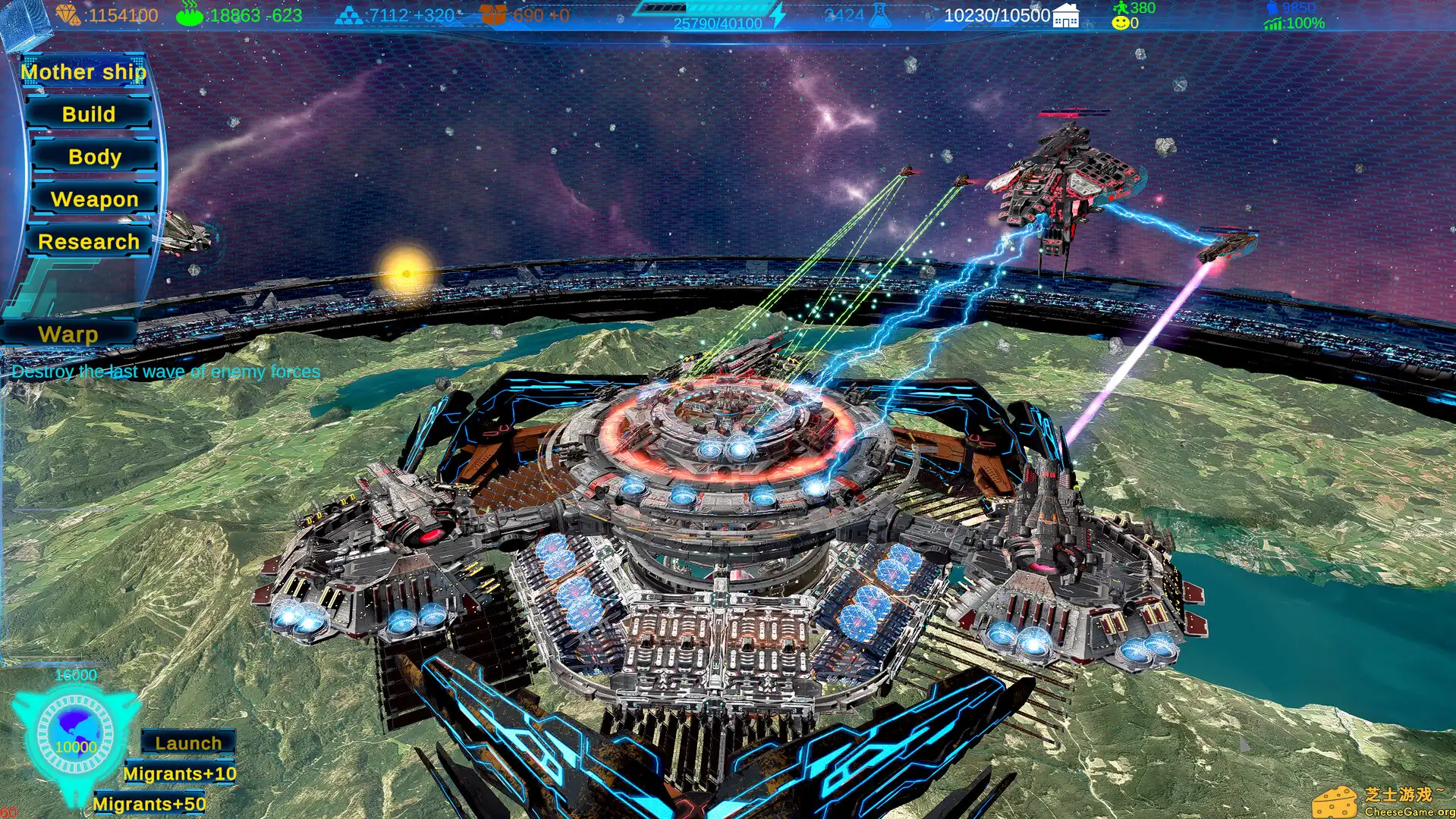Click the diamond gem resource icon
This screenshot has height=819, width=1456.
68,13
